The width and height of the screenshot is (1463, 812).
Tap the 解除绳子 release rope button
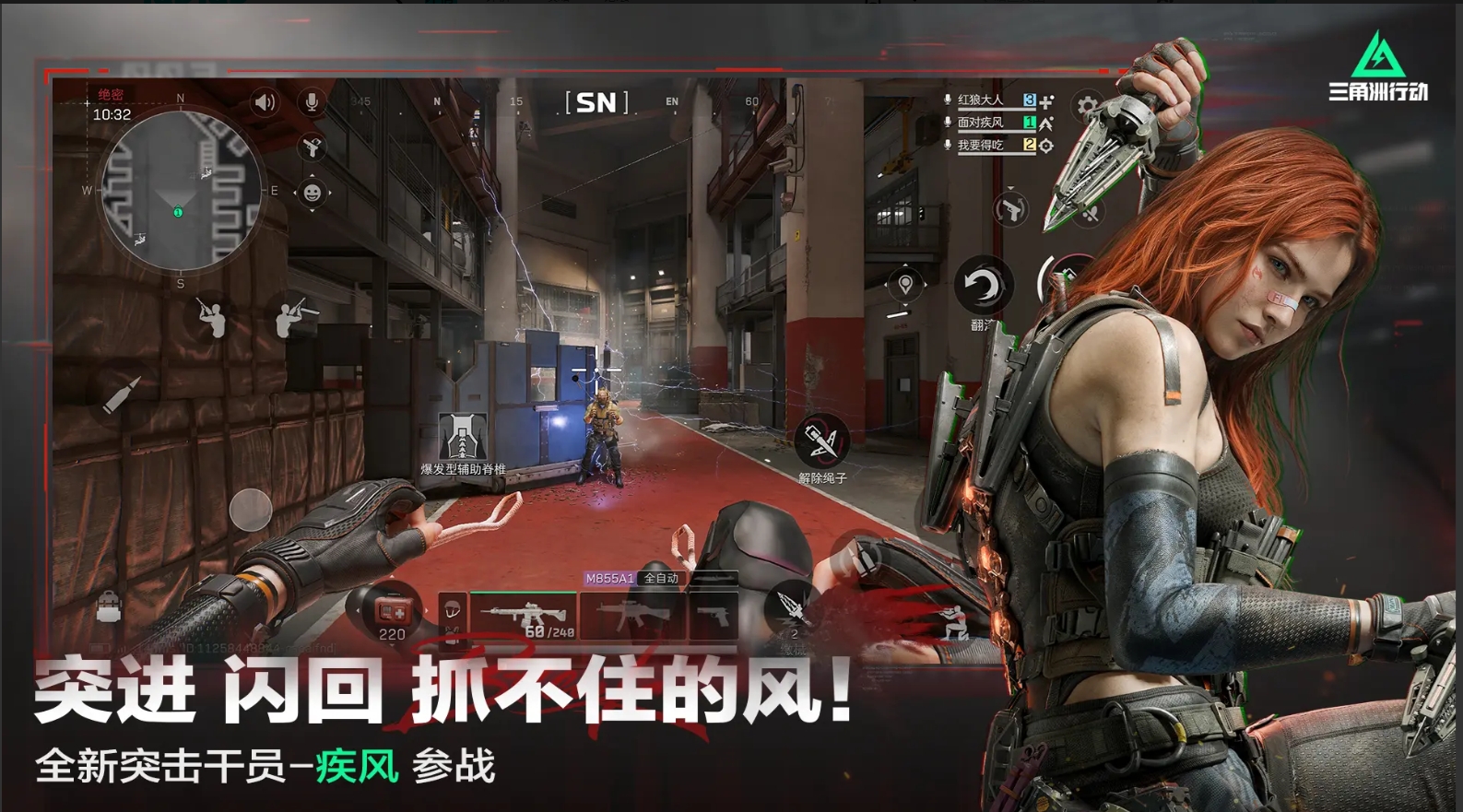click(821, 442)
